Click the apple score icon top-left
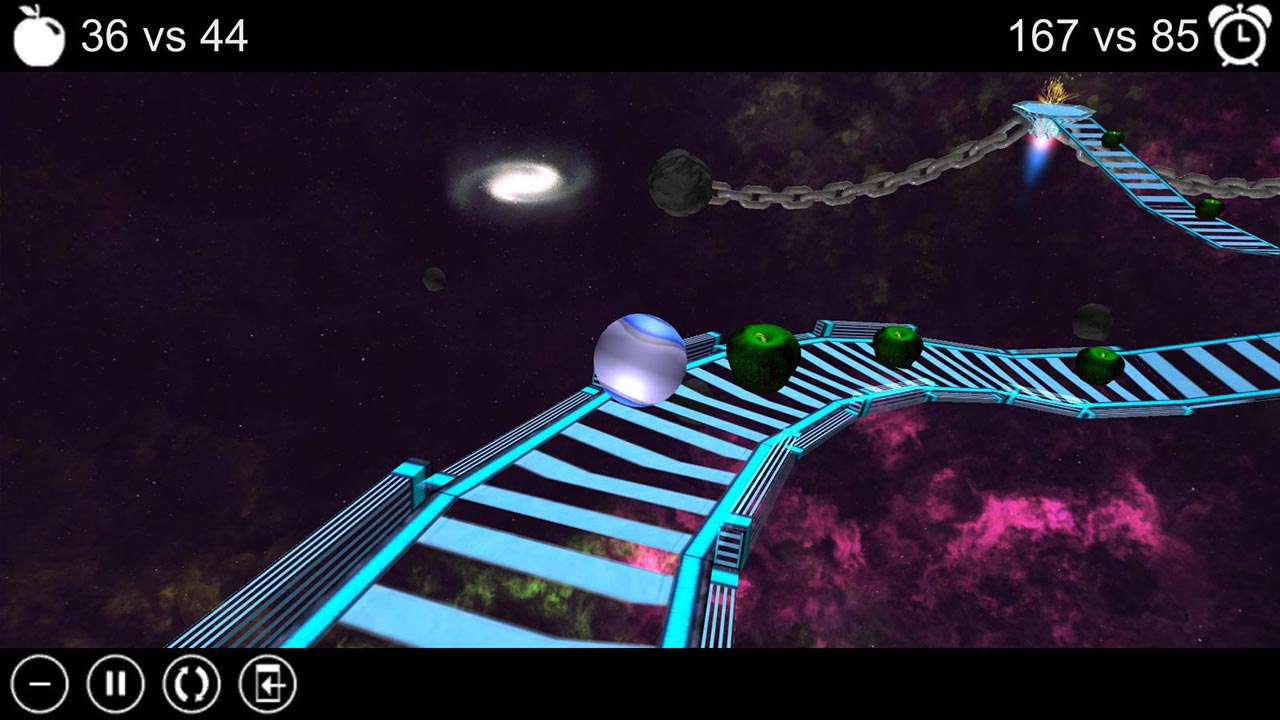Viewport: 1280px width, 720px height. pos(38,35)
